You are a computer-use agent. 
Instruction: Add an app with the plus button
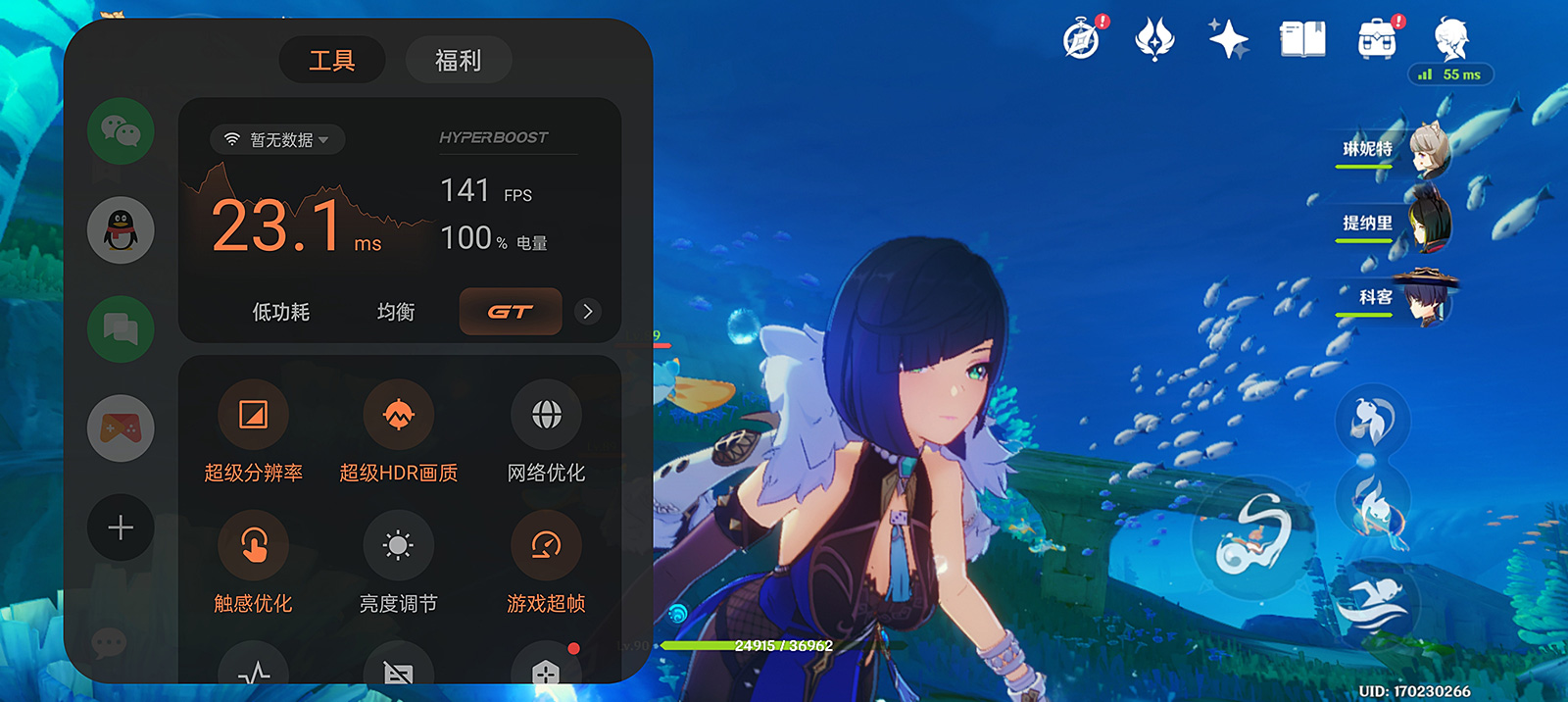click(121, 527)
